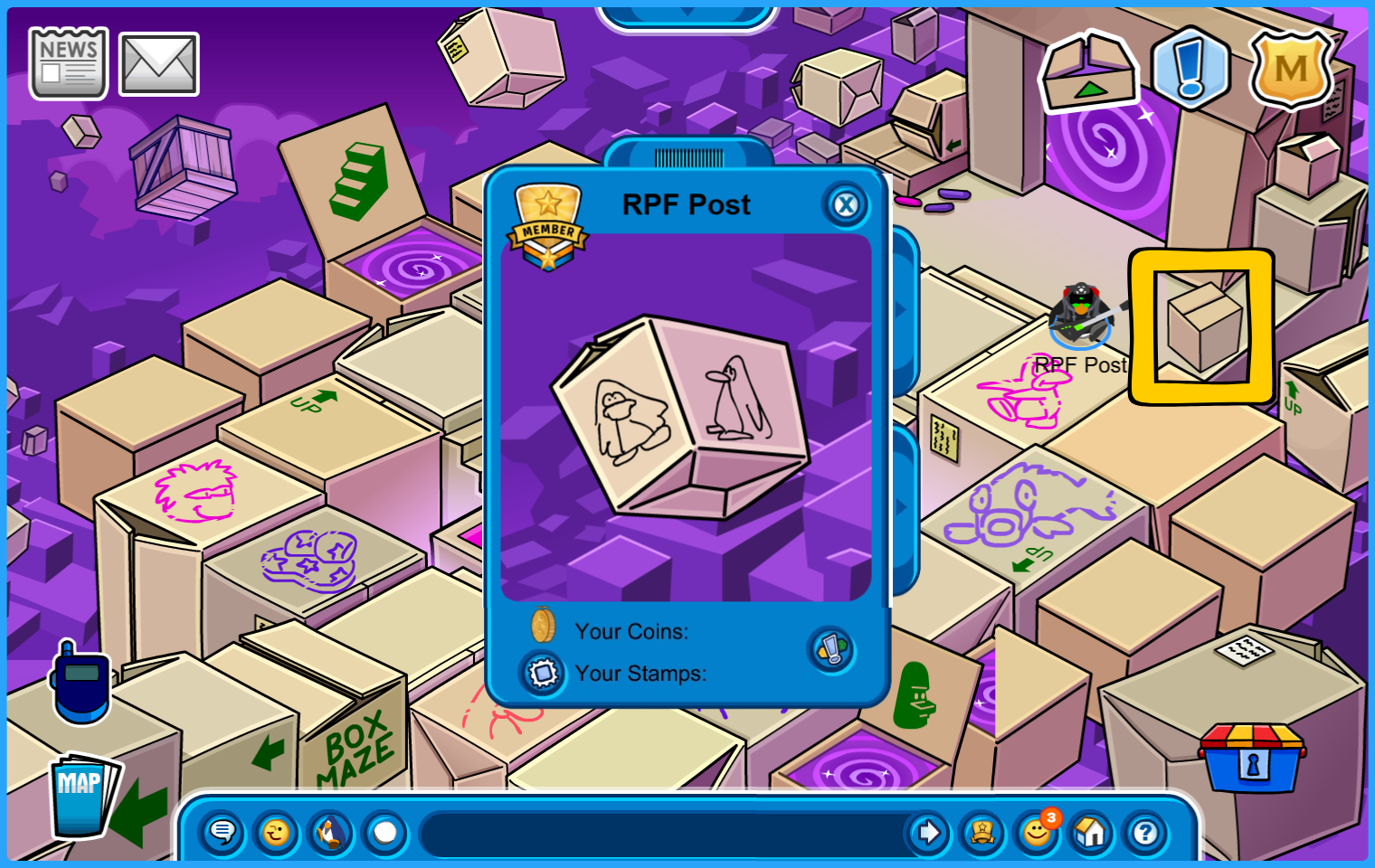This screenshot has width=1375, height=868.
Task: Open your player card from the toolbar
Action: [x=982, y=832]
